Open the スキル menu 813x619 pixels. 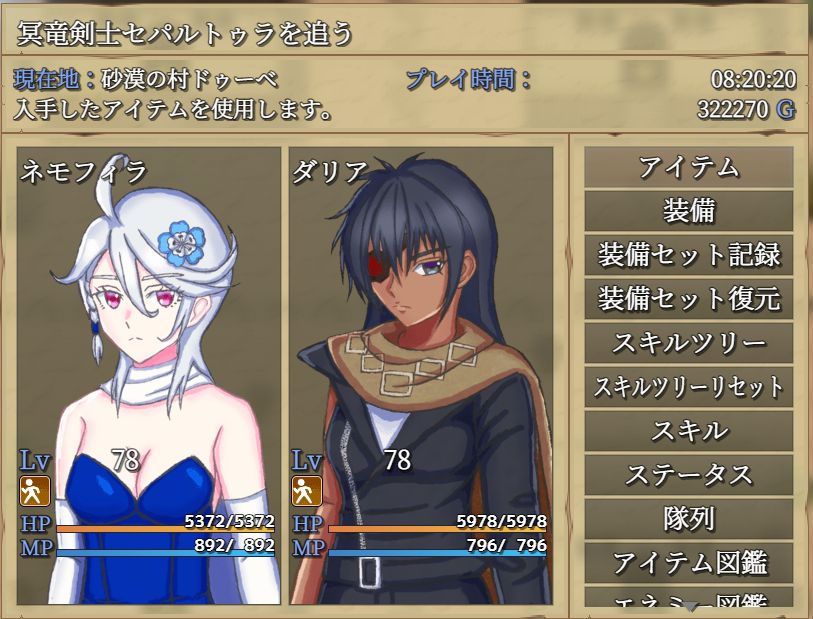coord(688,431)
